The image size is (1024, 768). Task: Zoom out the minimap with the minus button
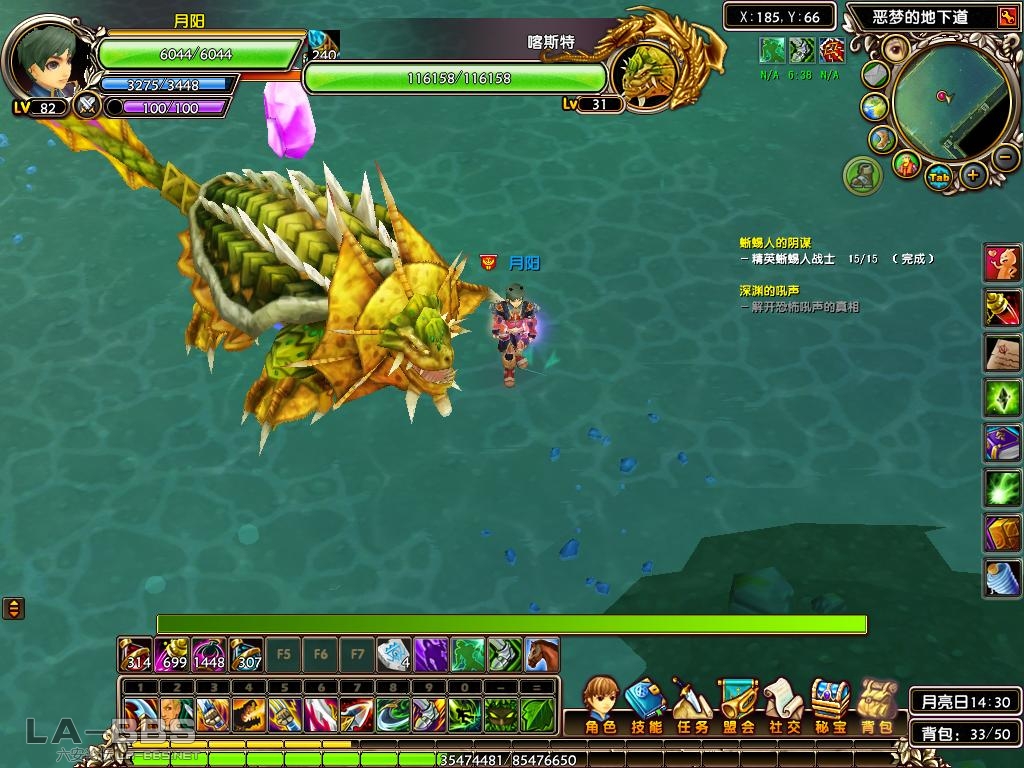point(1005,157)
